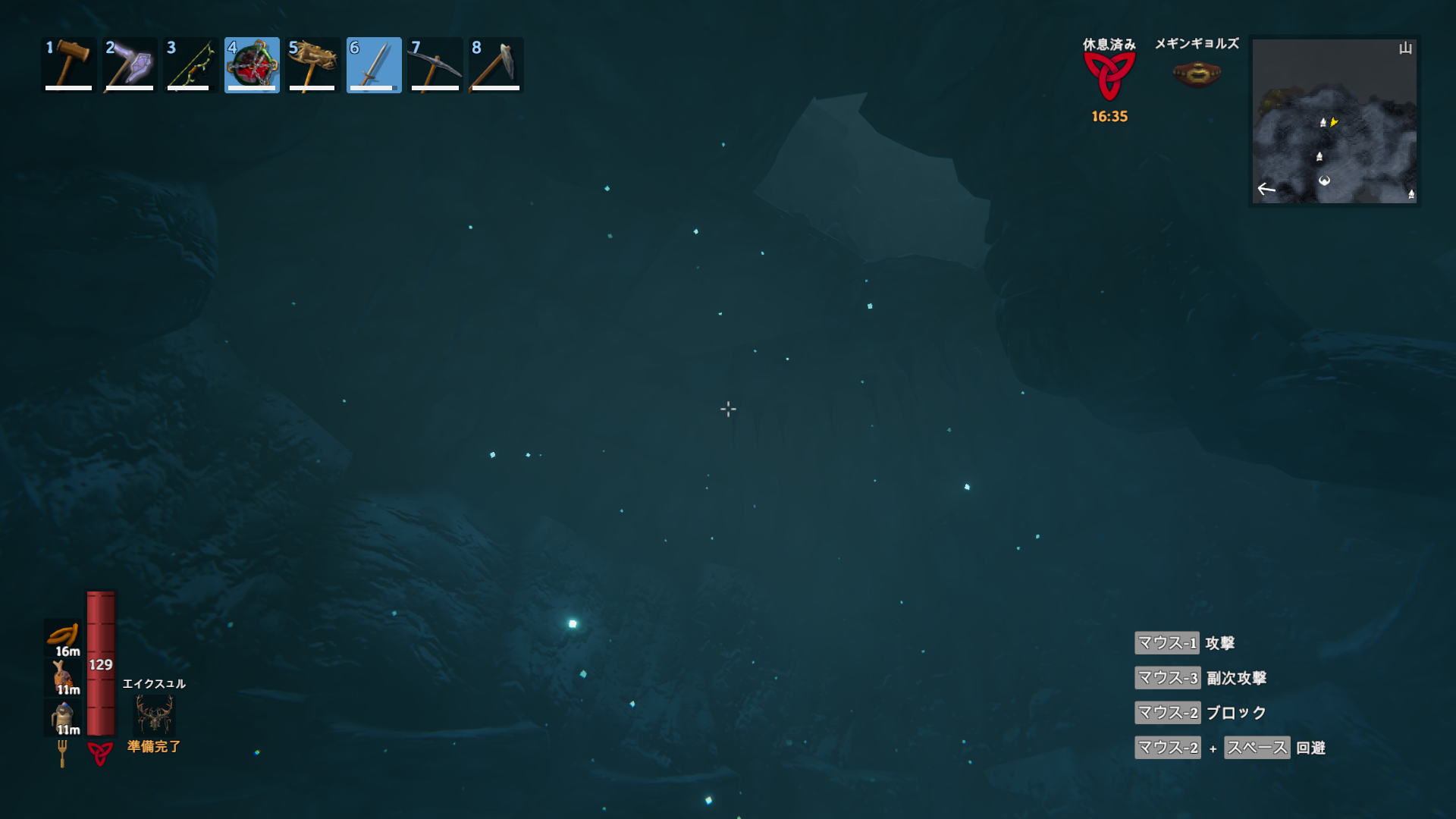Click the viking helmet marker on minimap

[1324, 180]
